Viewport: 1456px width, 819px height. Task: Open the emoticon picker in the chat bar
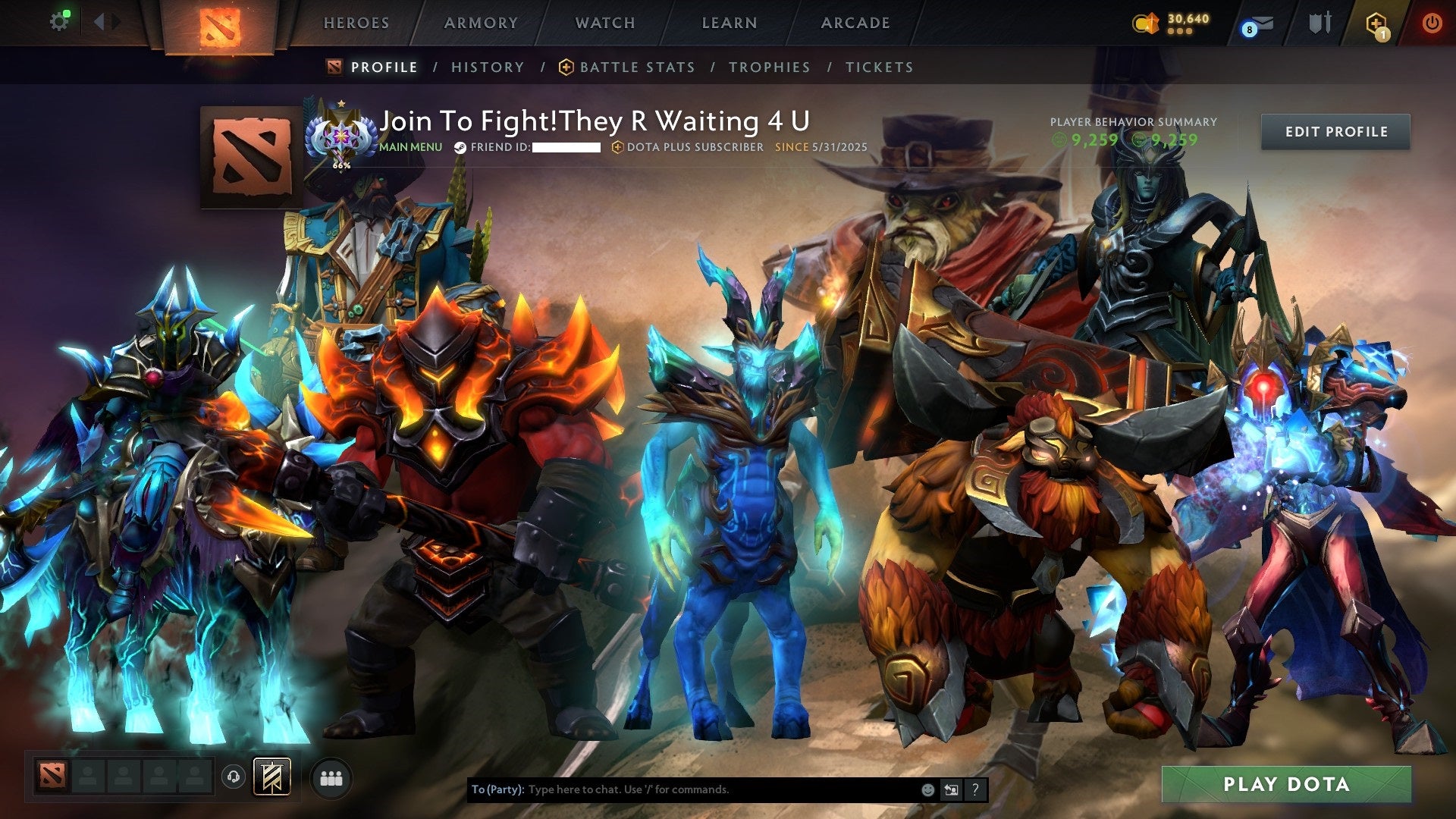[x=927, y=789]
